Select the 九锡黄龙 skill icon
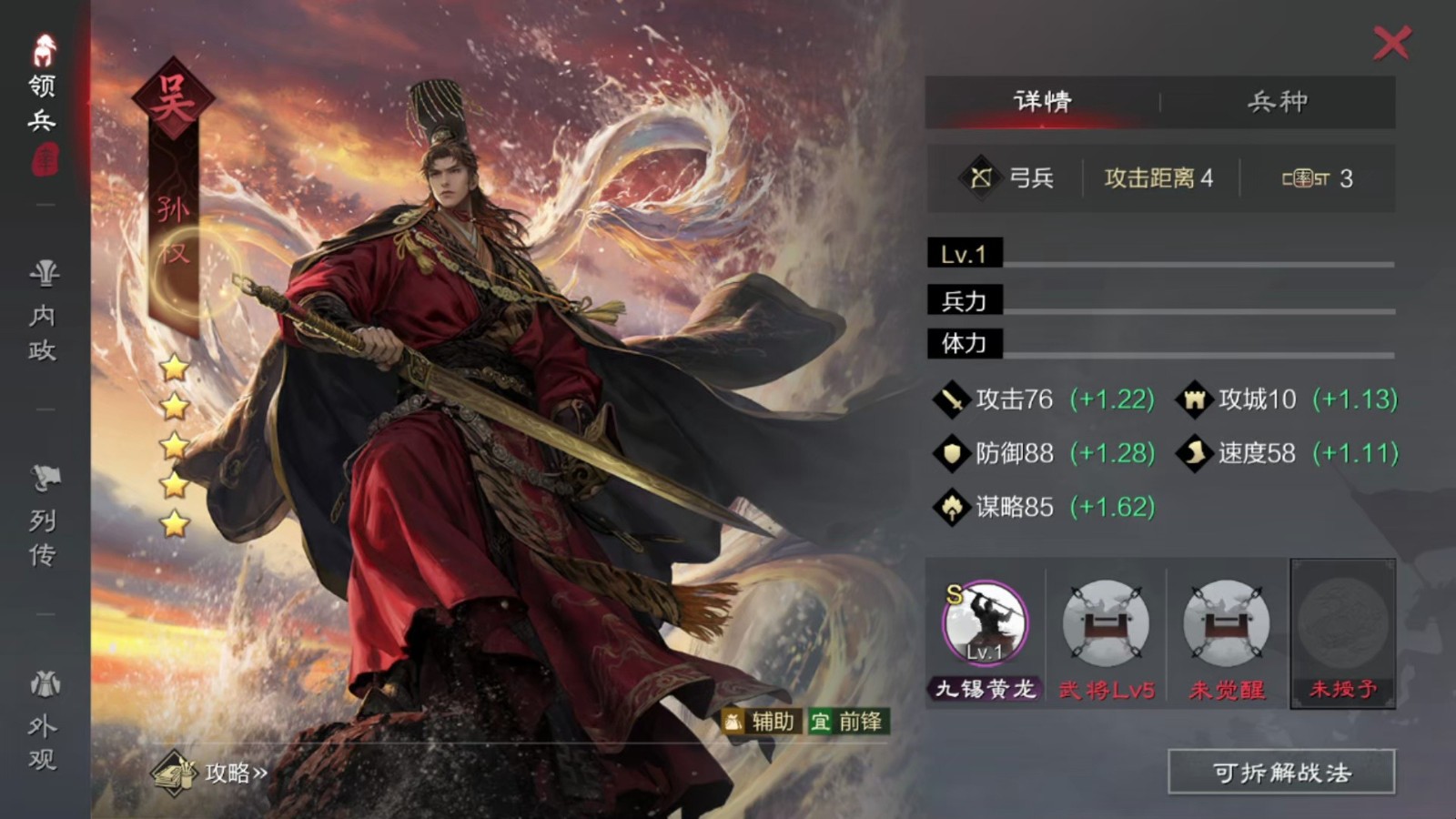Screen dimensions: 1456x819 pos(984,623)
